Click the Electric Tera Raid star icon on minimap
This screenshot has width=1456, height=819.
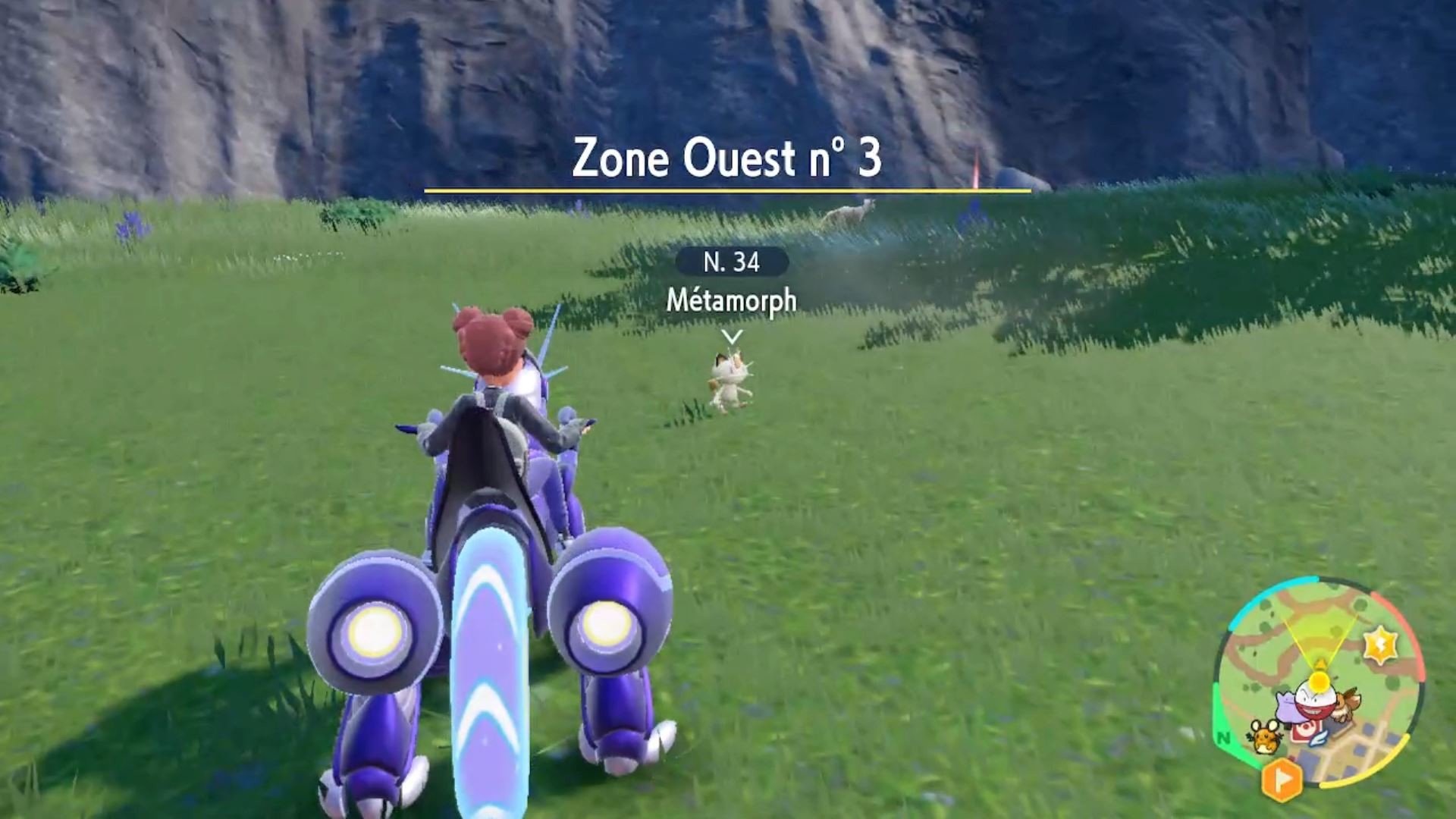[1382, 644]
